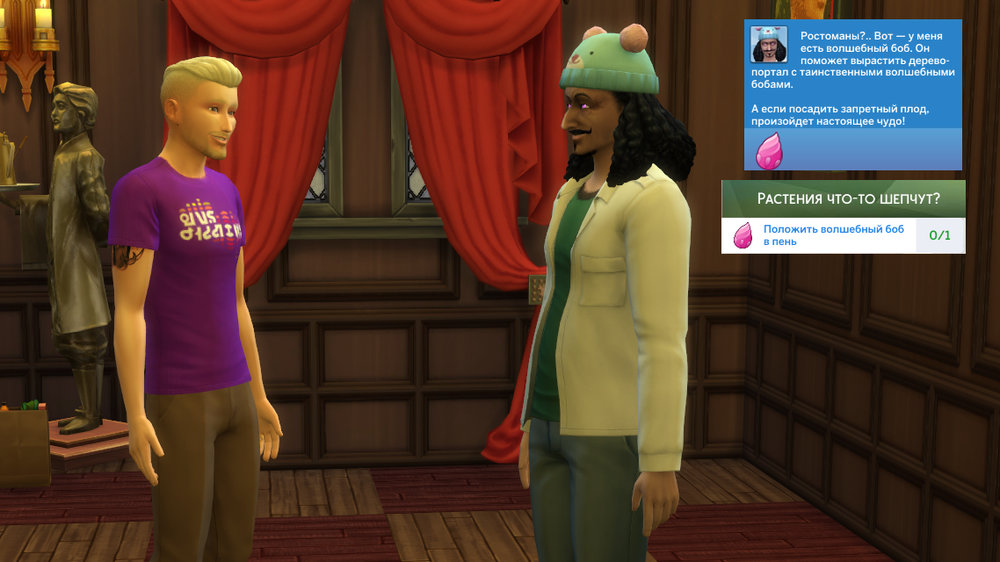This screenshot has height=562, width=1000.
Task: Click the sim portrait in the notification
Action: 767,44
